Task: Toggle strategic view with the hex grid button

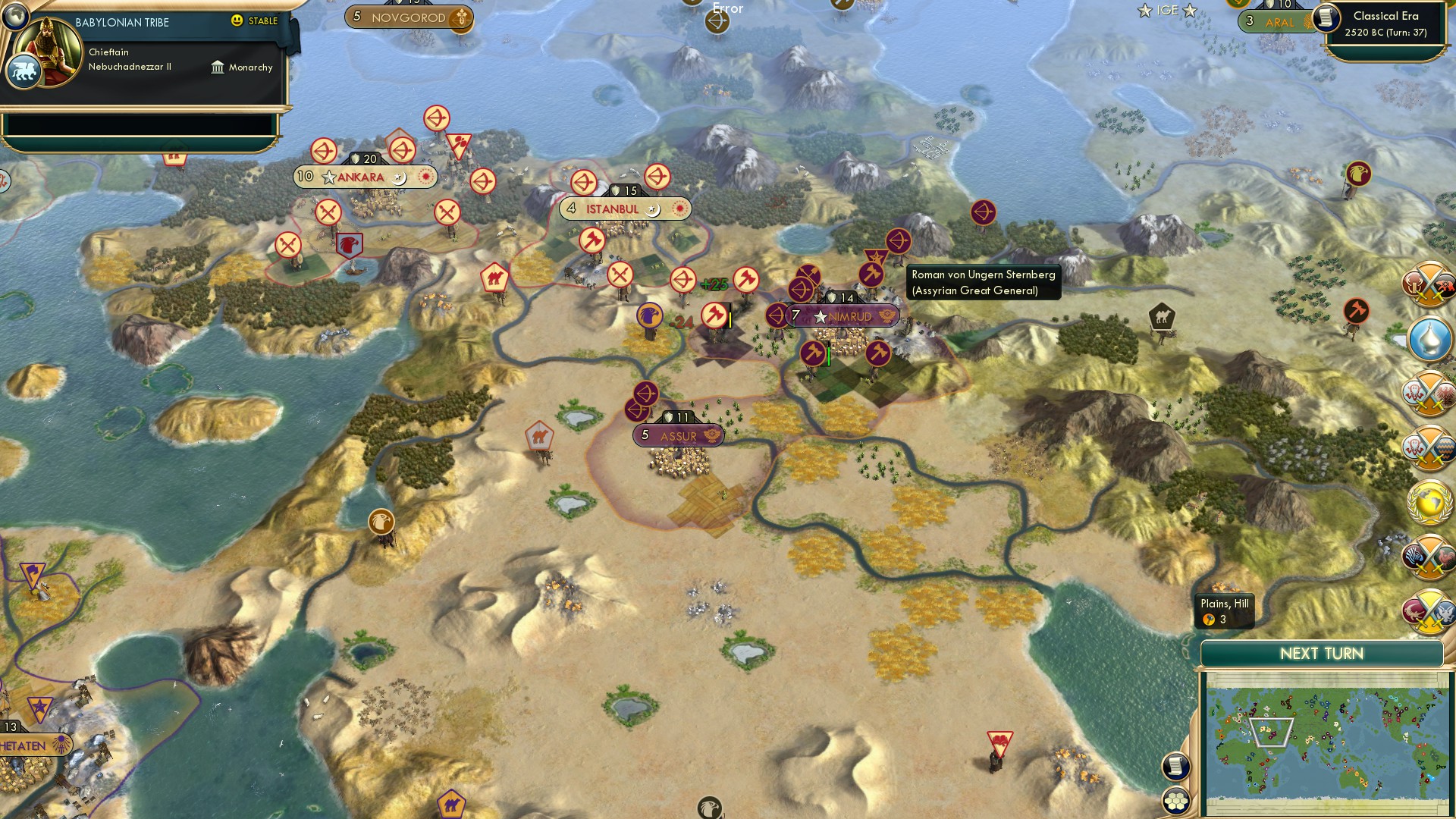Action: (x=1175, y=802)
